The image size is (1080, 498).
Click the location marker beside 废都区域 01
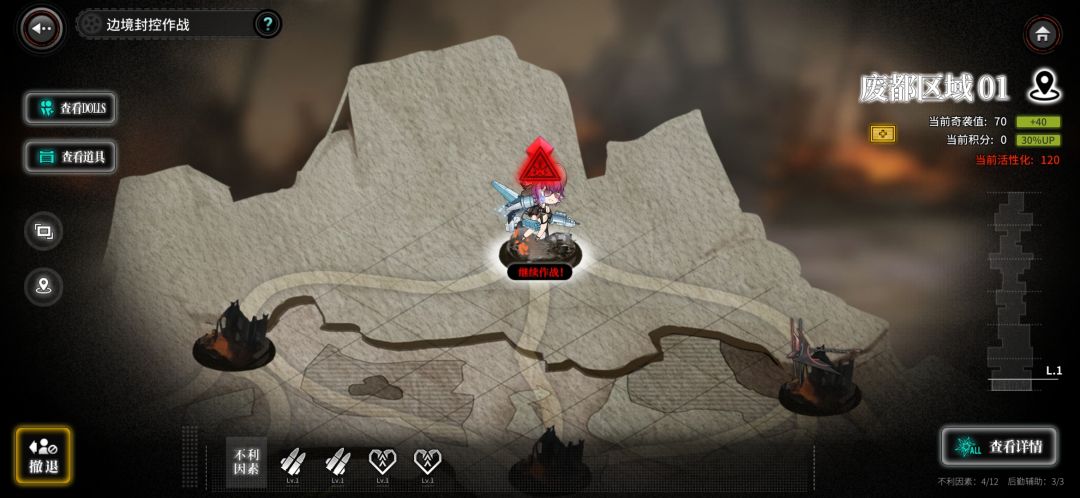(1044, 86)
